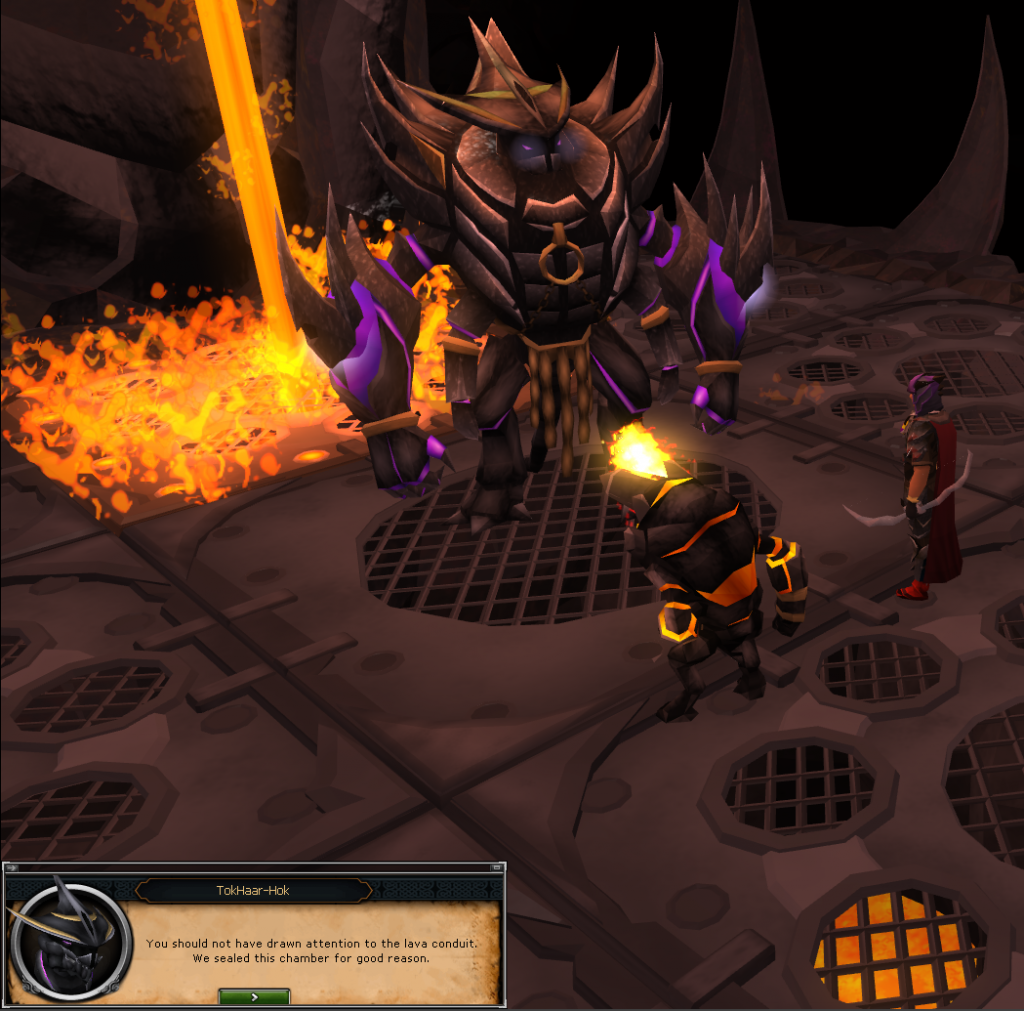
Task: Continue the TokHaar-Hok dialogue with green arrow
Action: (x=254, y=996)
